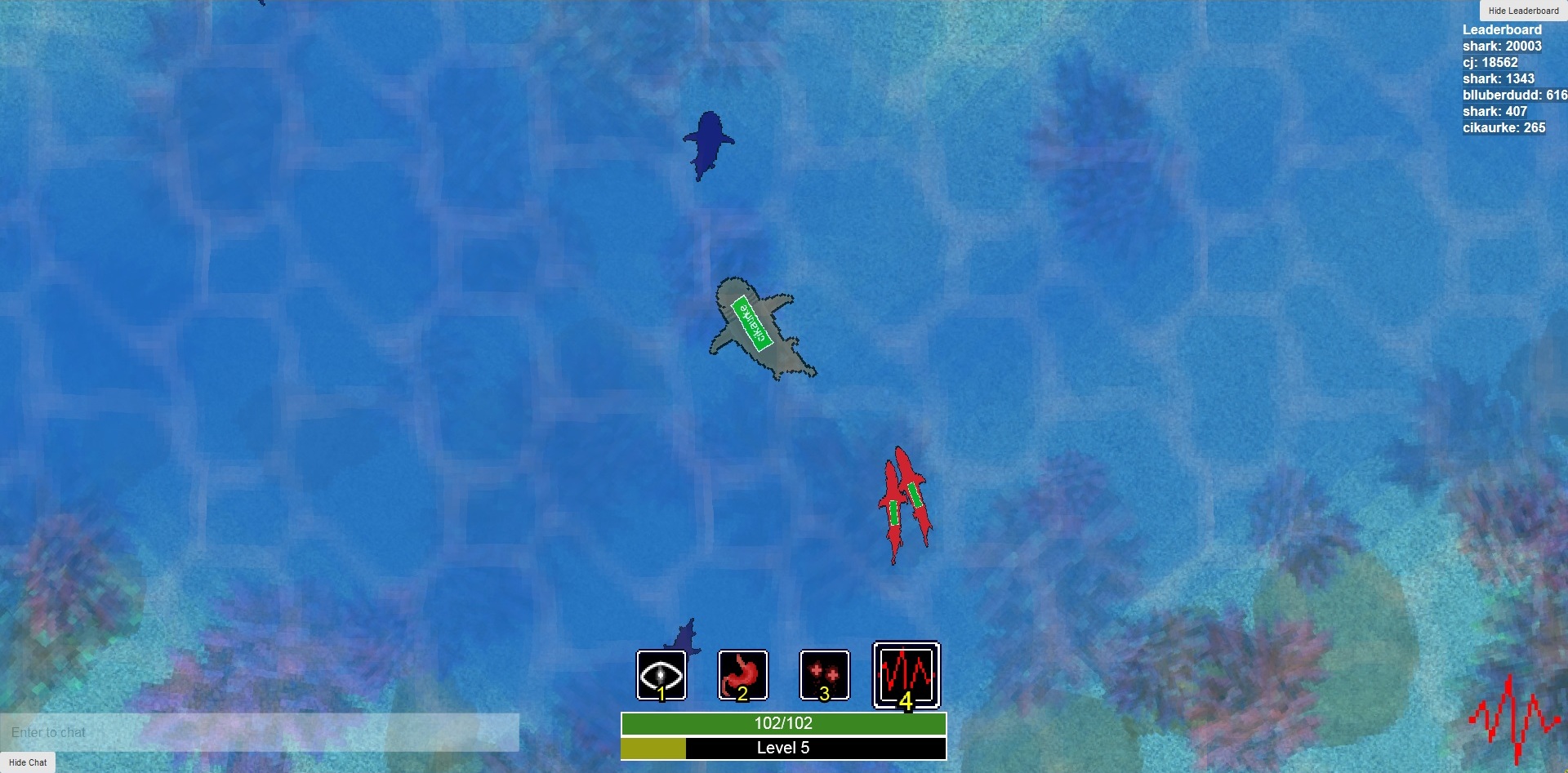Hide the chat panel
Image resolution: width=1568 pixels, height=773 pixels.
point(28,762)
